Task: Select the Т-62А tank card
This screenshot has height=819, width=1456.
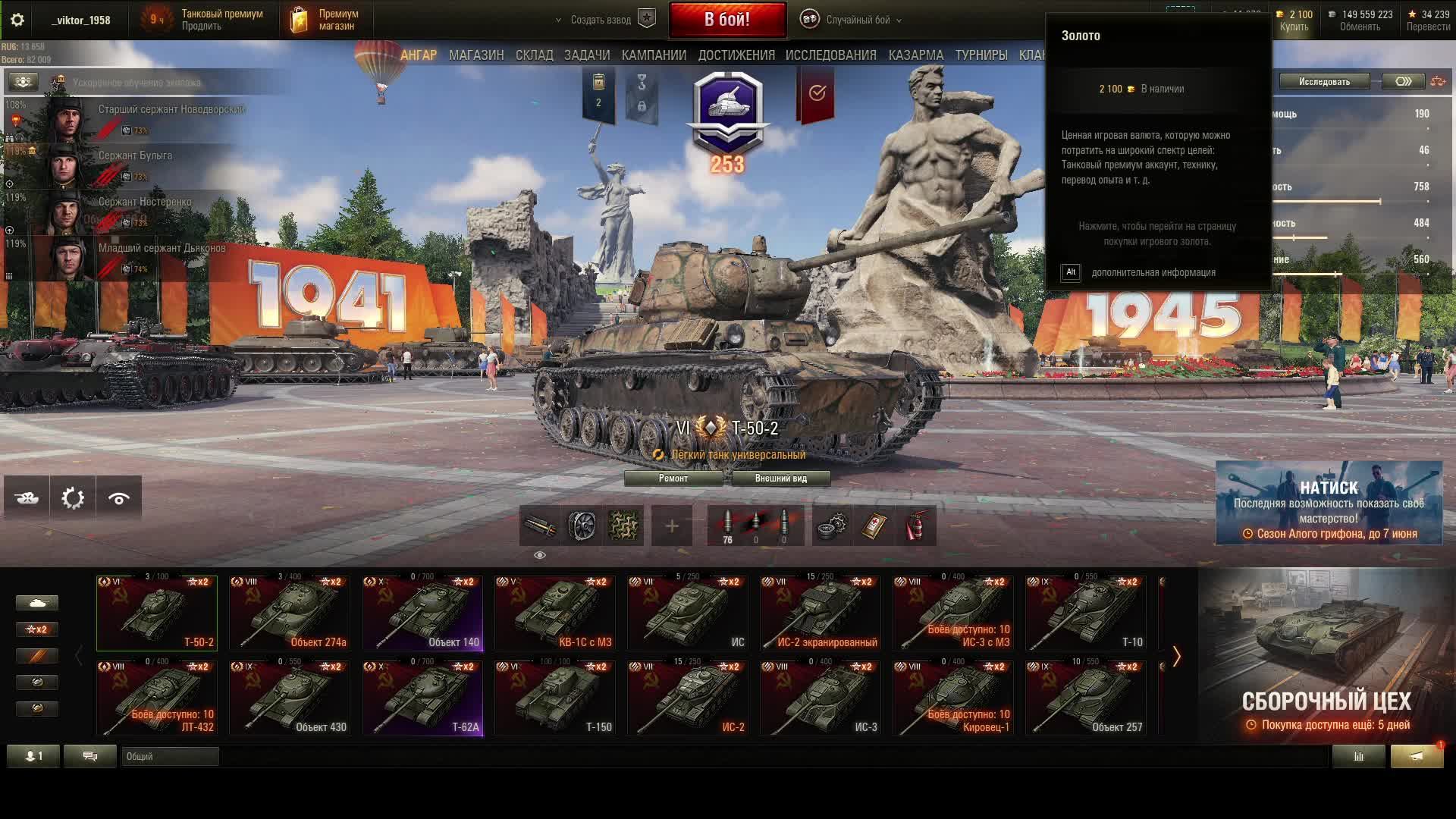Action: point(422,698)
